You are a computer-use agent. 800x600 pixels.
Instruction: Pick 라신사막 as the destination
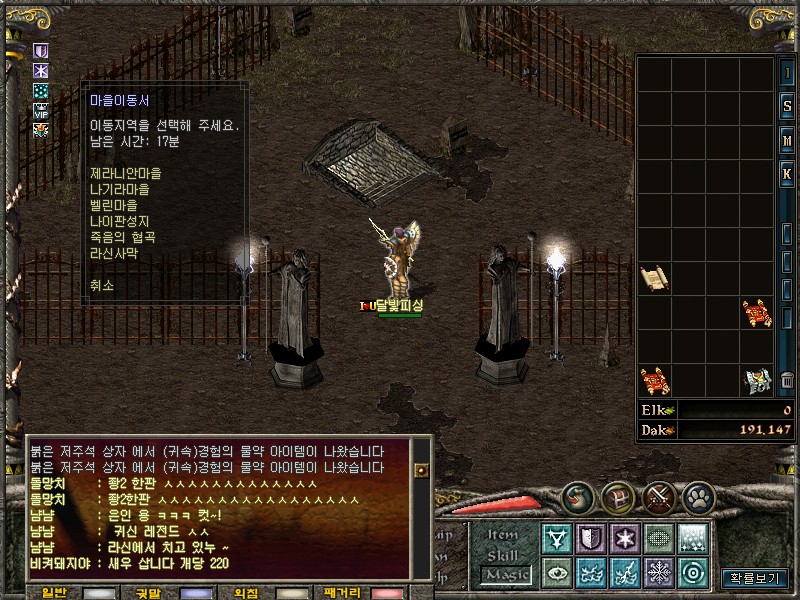click(113, 253)
